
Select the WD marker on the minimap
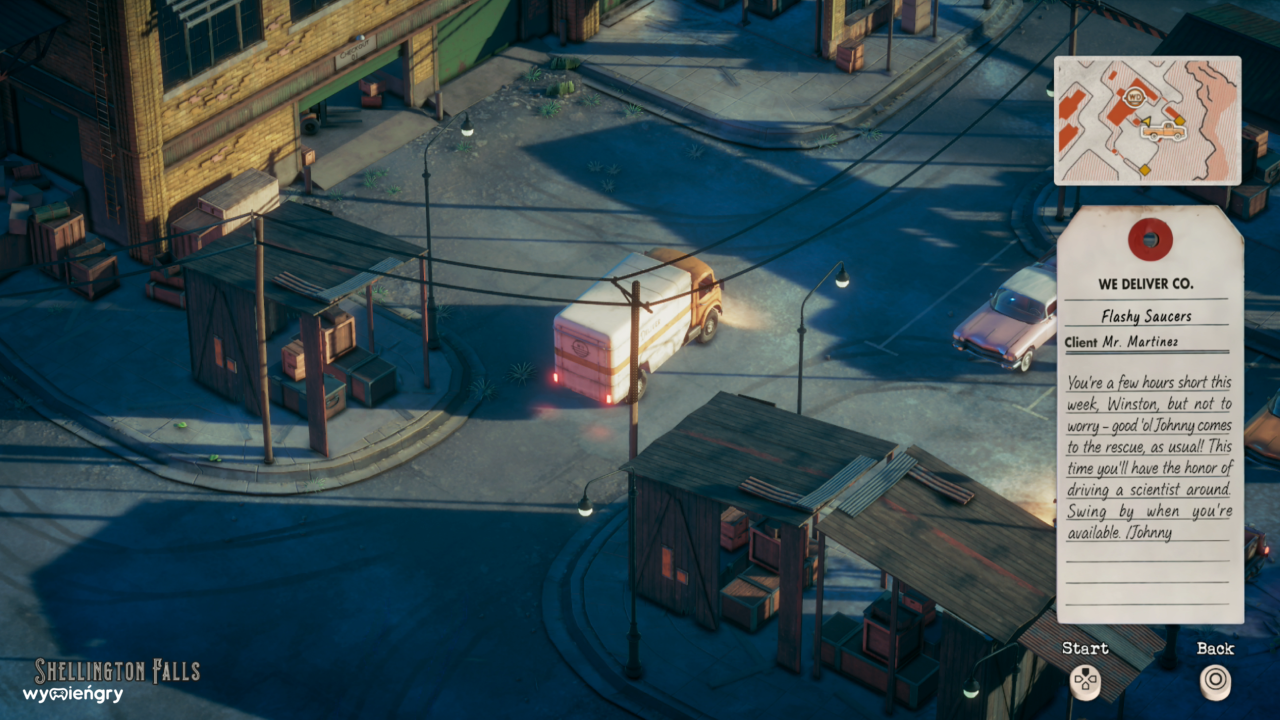click(1134, 98)
